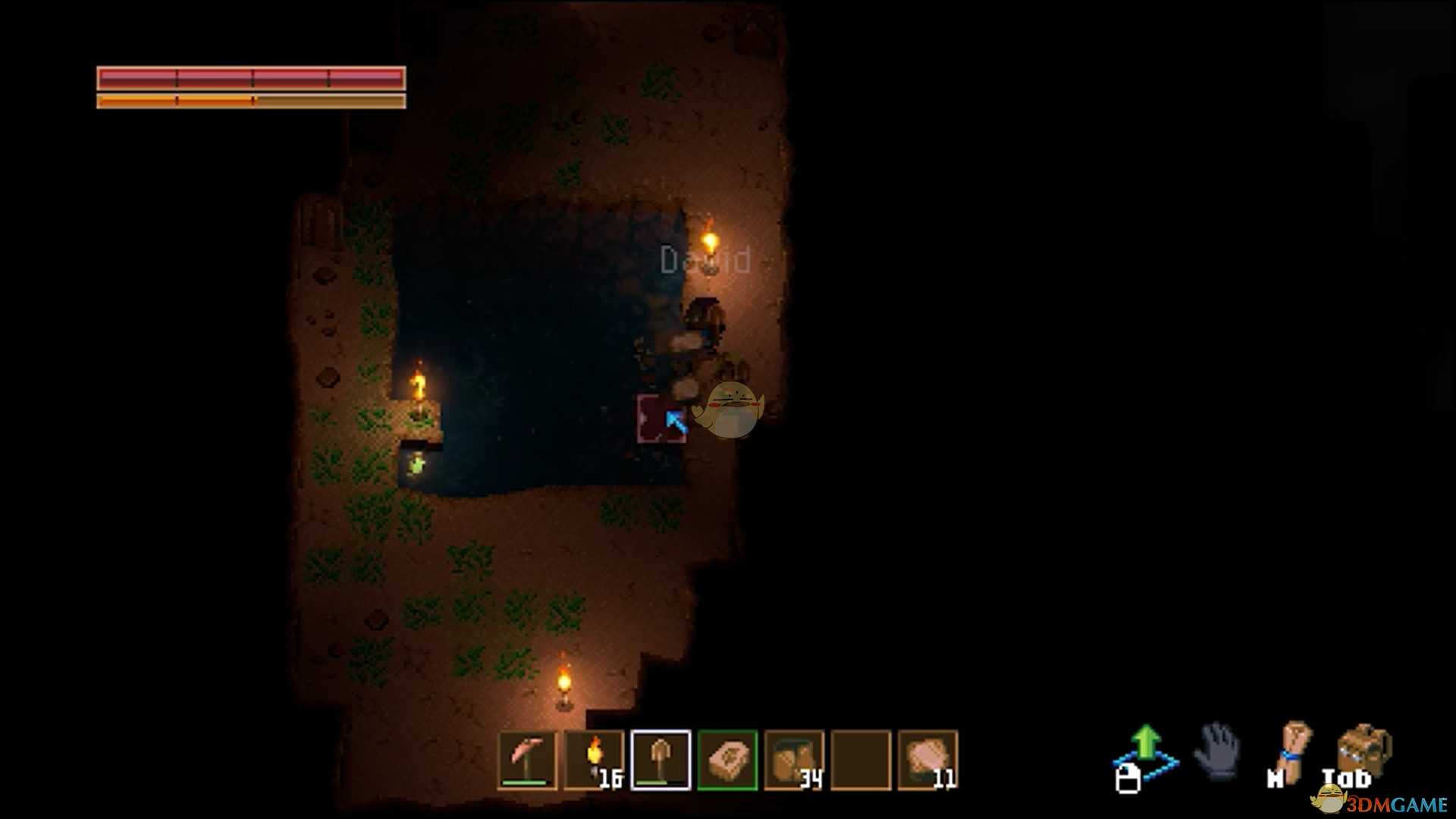Viewport: 1456px width, 819px height.
Task: Select the torch stack of 16
Action: [594, 759]
